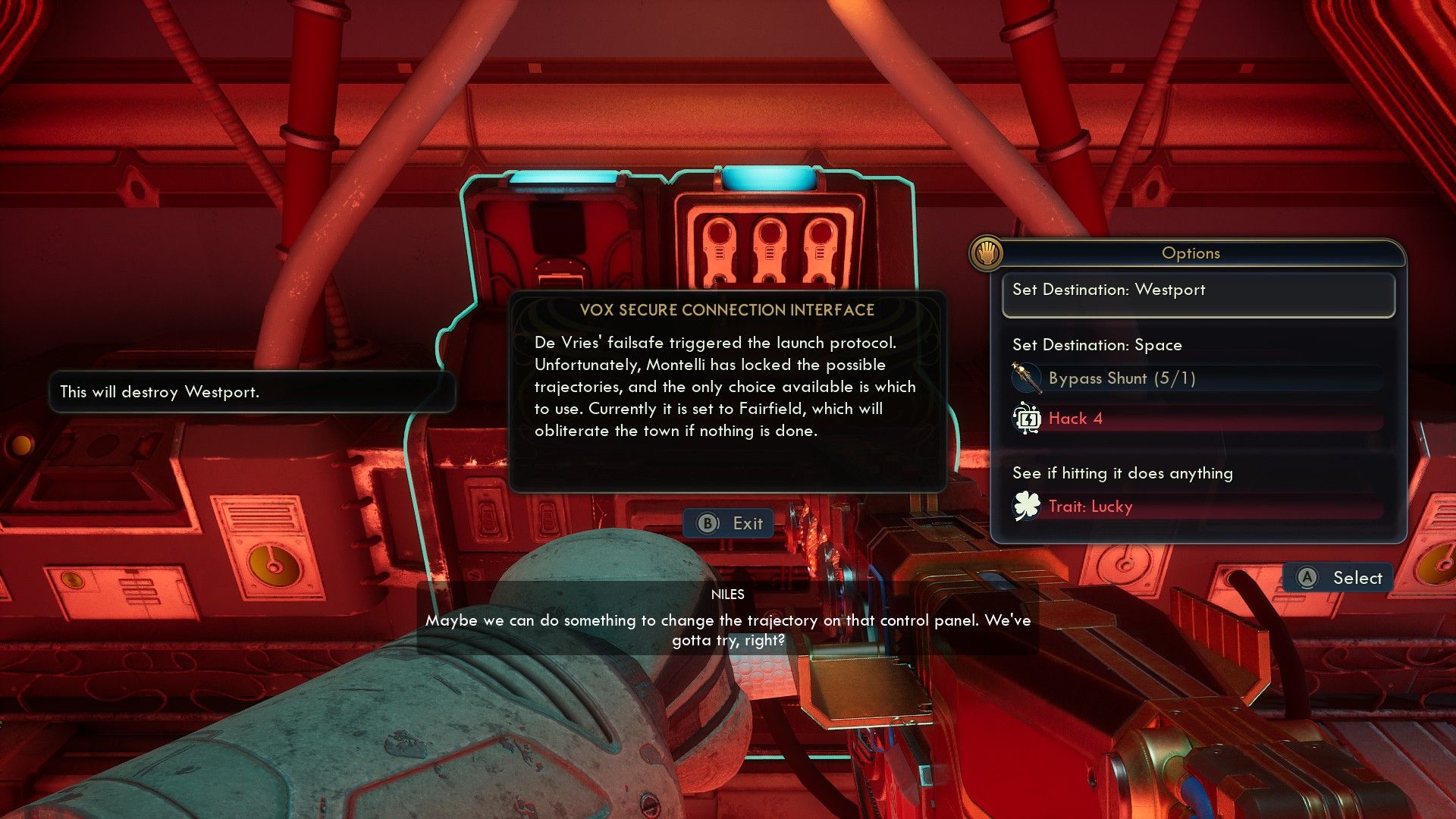Select the Bypass Shunt (5/1) option
The height and width of the screenshot is (819, 1456).
click(x=1197, y=378)
